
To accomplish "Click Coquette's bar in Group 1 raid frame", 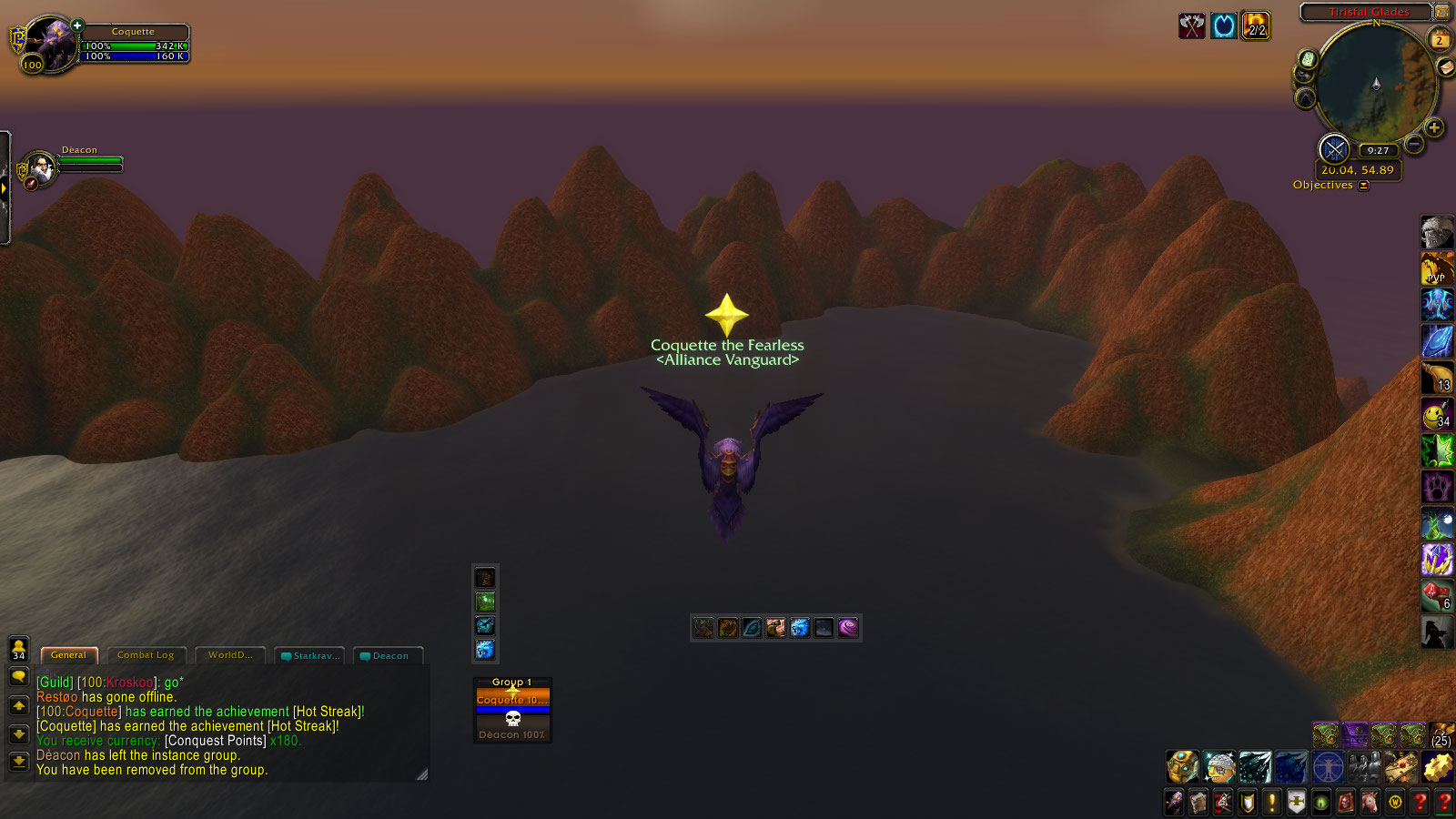I will [512, 700].
